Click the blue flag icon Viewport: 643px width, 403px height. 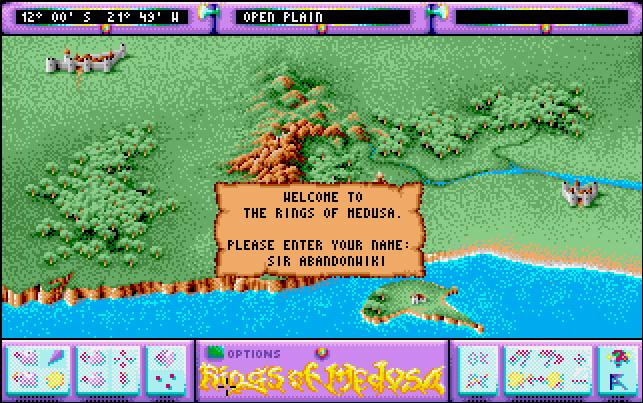[615, 378]
